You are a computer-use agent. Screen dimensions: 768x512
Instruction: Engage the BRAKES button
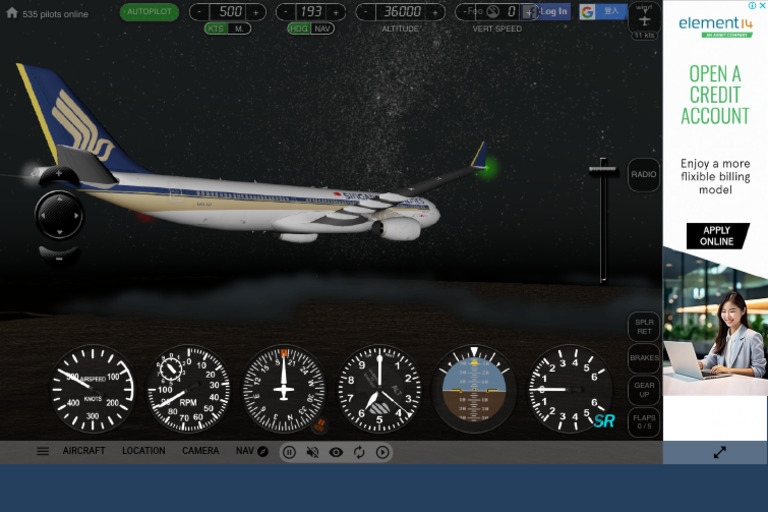643,358
